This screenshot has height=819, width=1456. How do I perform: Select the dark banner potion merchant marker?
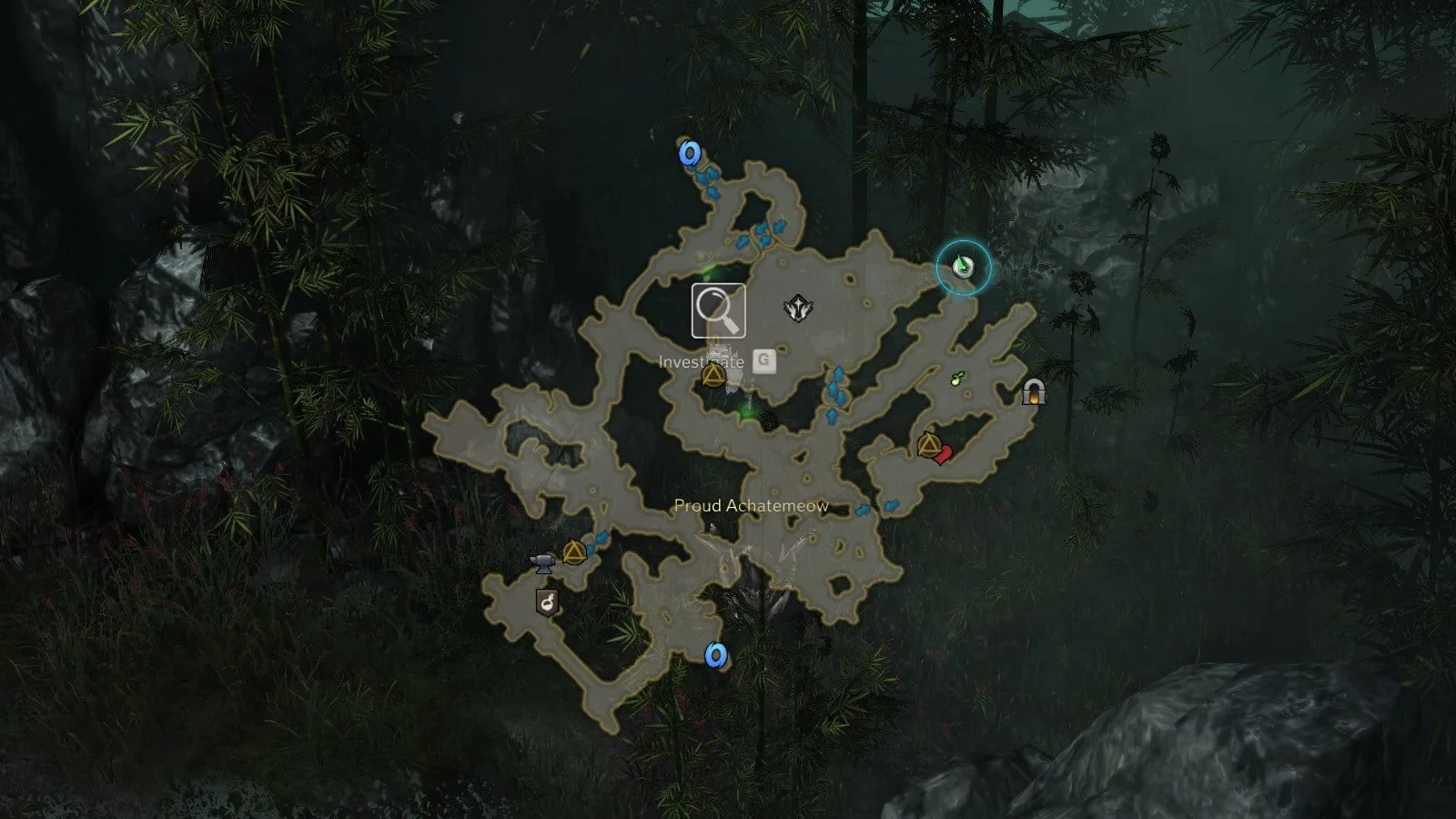pyautogui.click(x=546, y=602)
